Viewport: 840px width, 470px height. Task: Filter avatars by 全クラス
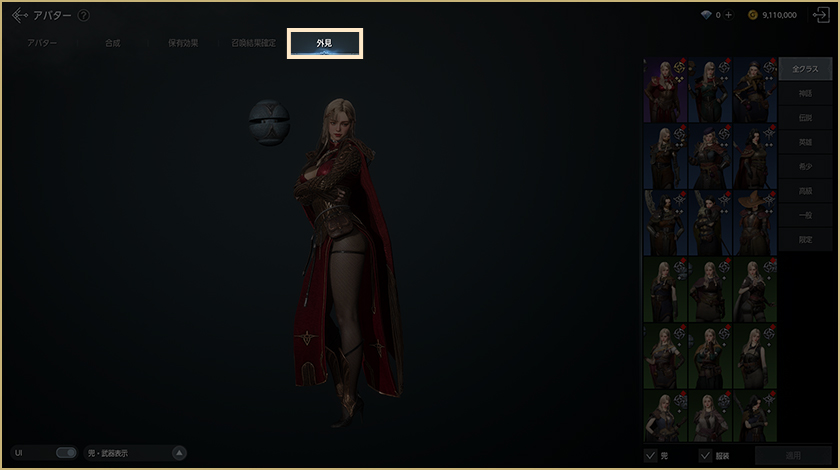804,70
